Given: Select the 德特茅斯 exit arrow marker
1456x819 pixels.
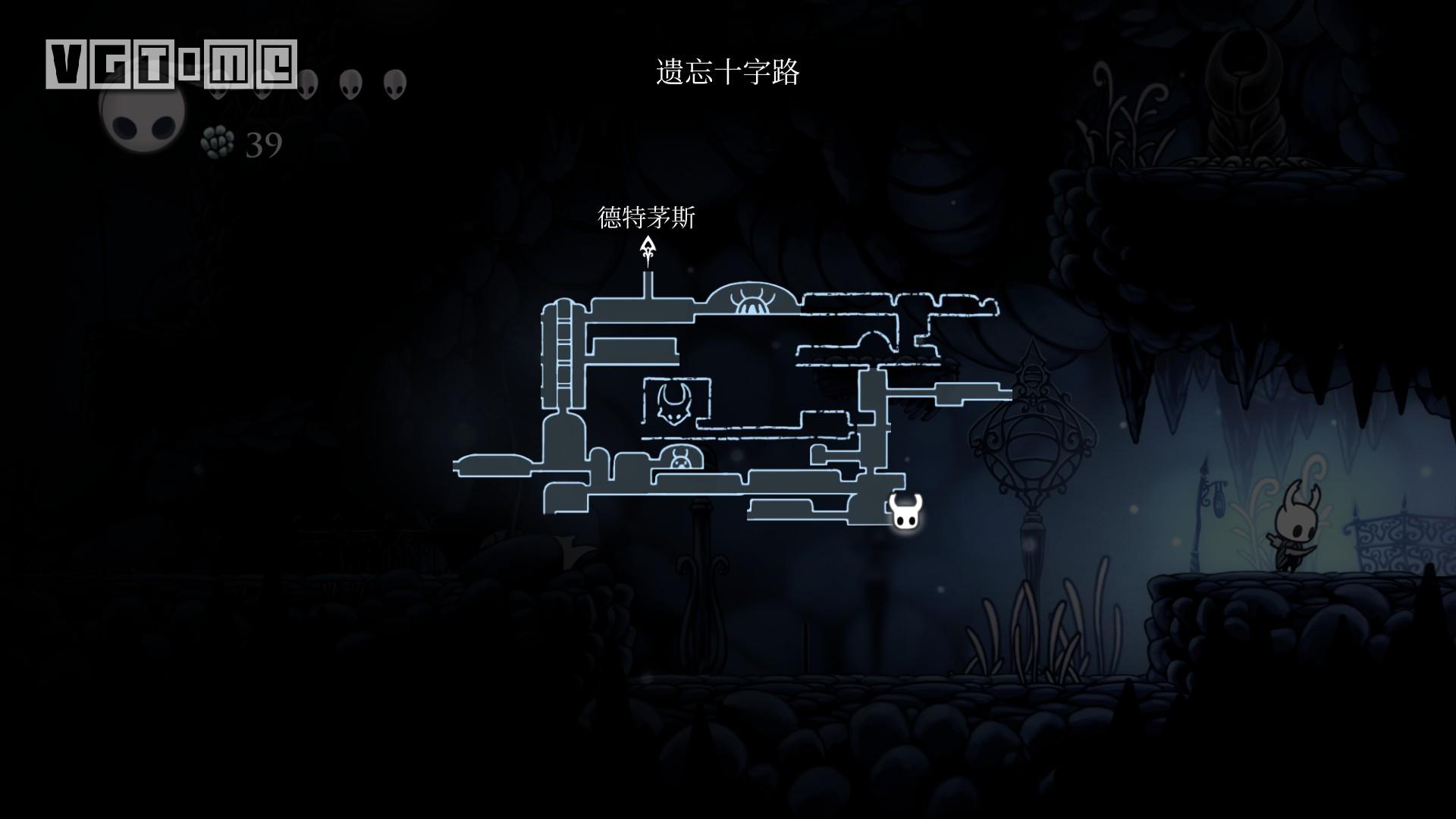Looking at the screenshot, I should click(x=648, y=251).
